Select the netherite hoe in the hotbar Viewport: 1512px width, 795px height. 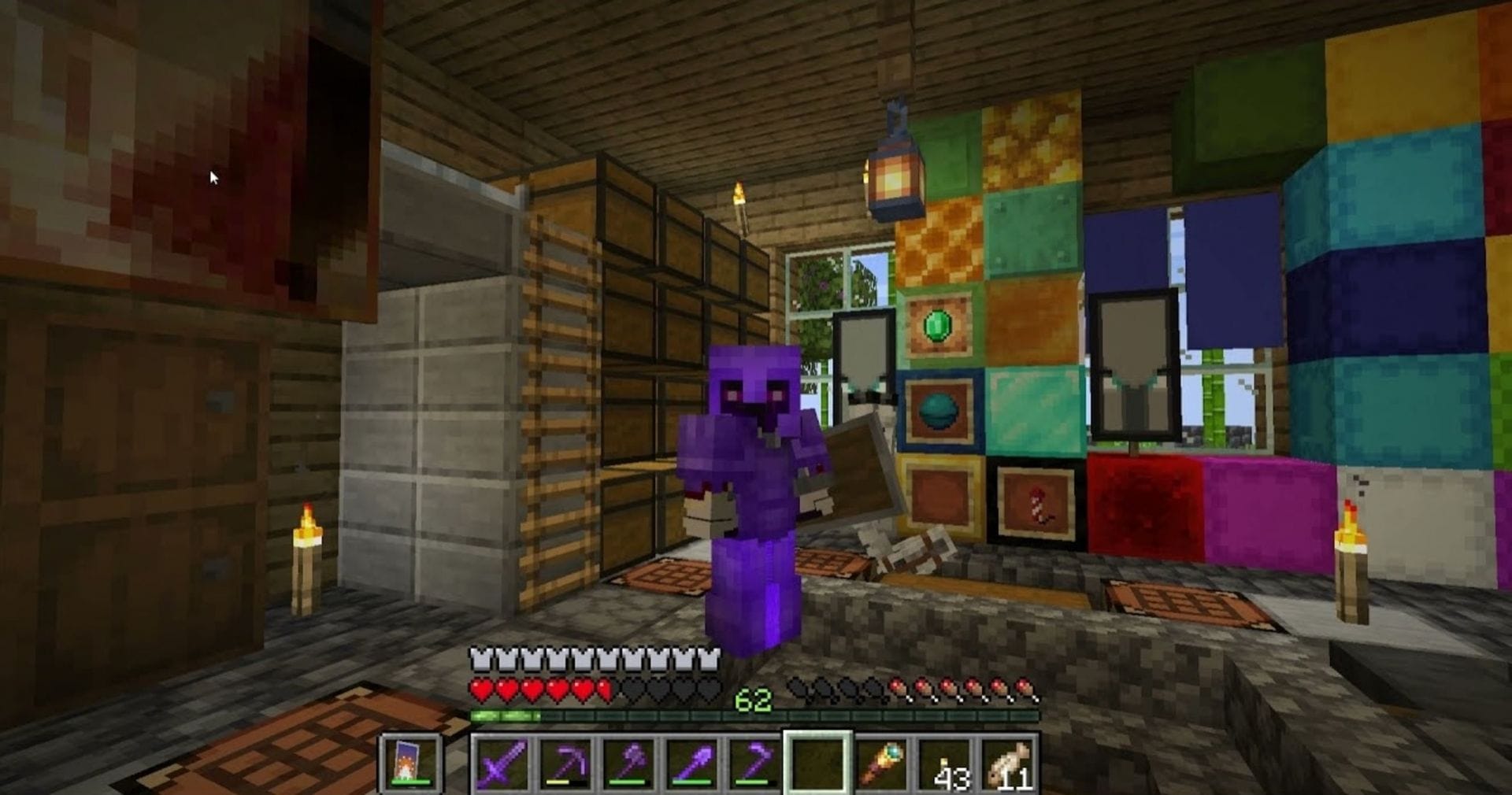(754, 762)
